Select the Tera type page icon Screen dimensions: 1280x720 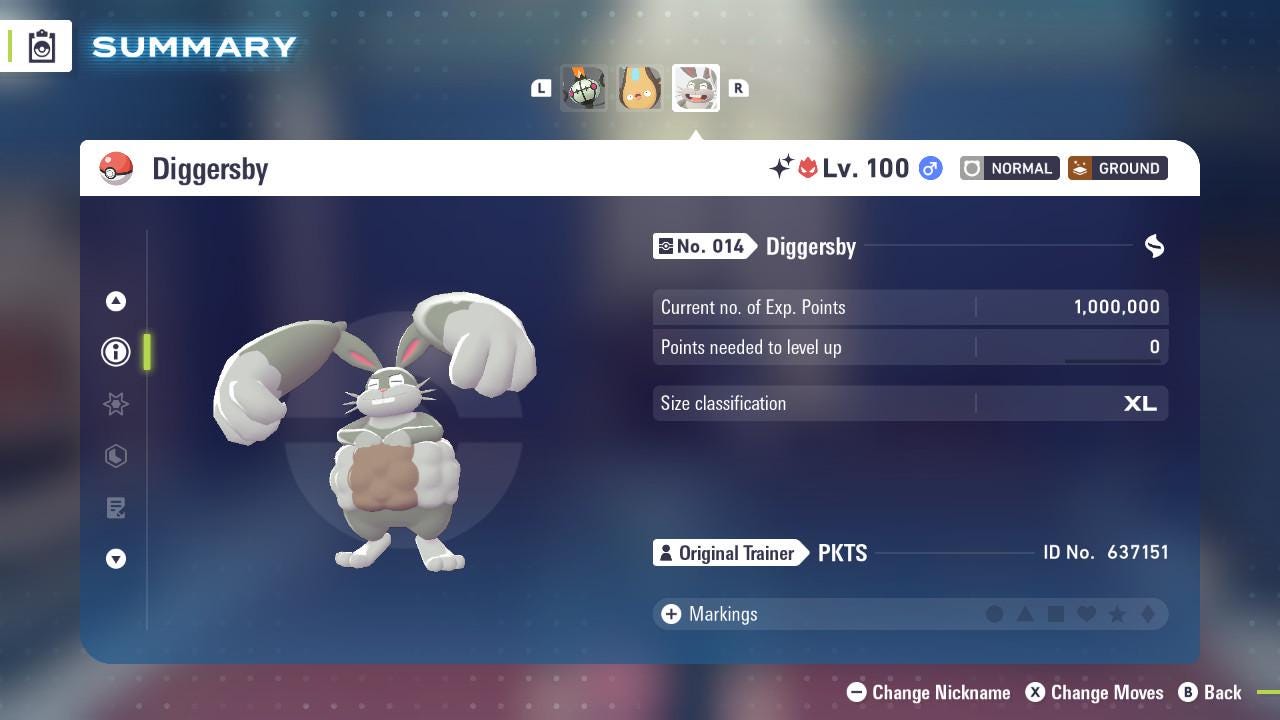click(x=116, y=456)
